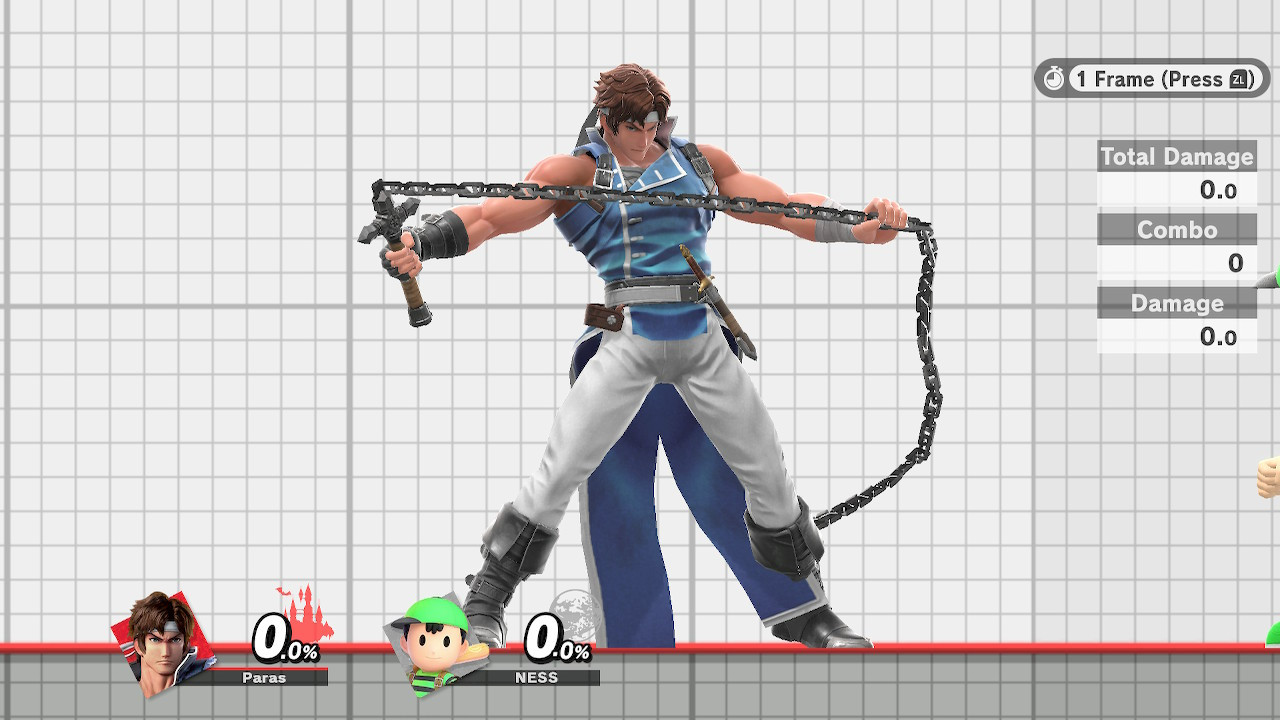Click the NESS name tag
The height and width of the screenshot is (720, 1280).
(537, 677)
